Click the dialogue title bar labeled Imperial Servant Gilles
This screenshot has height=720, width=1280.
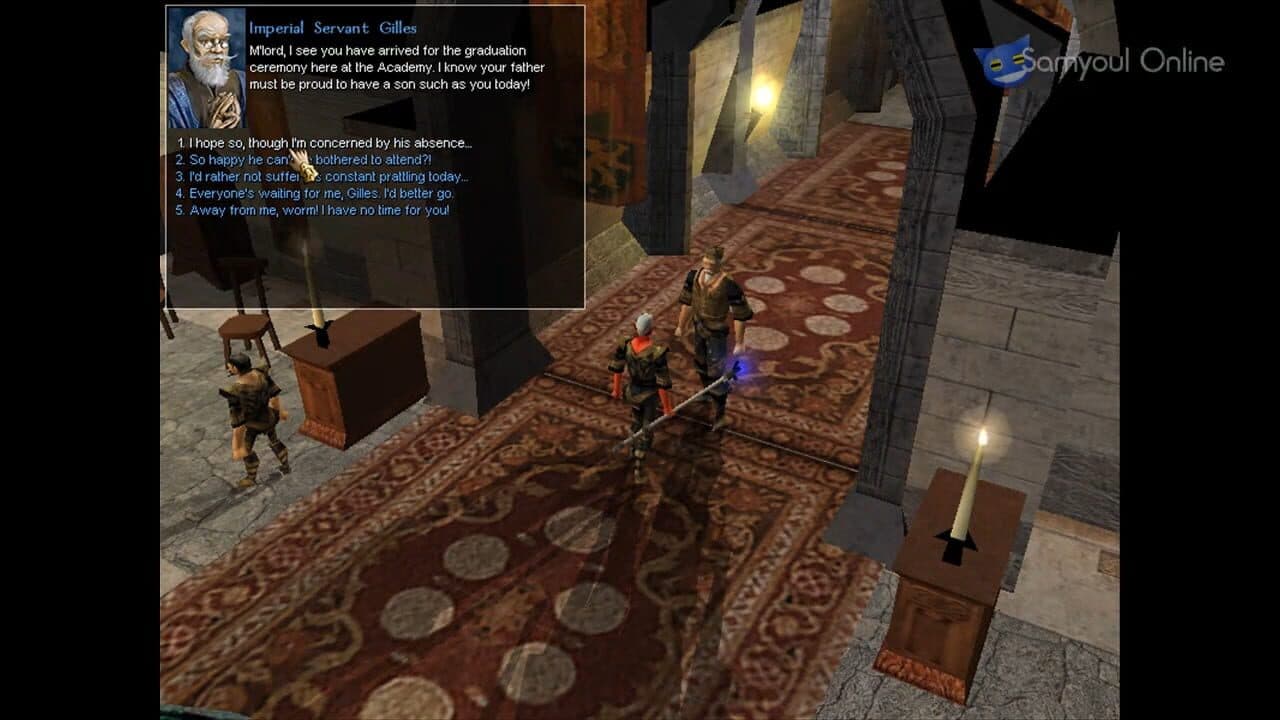point(330,27)
